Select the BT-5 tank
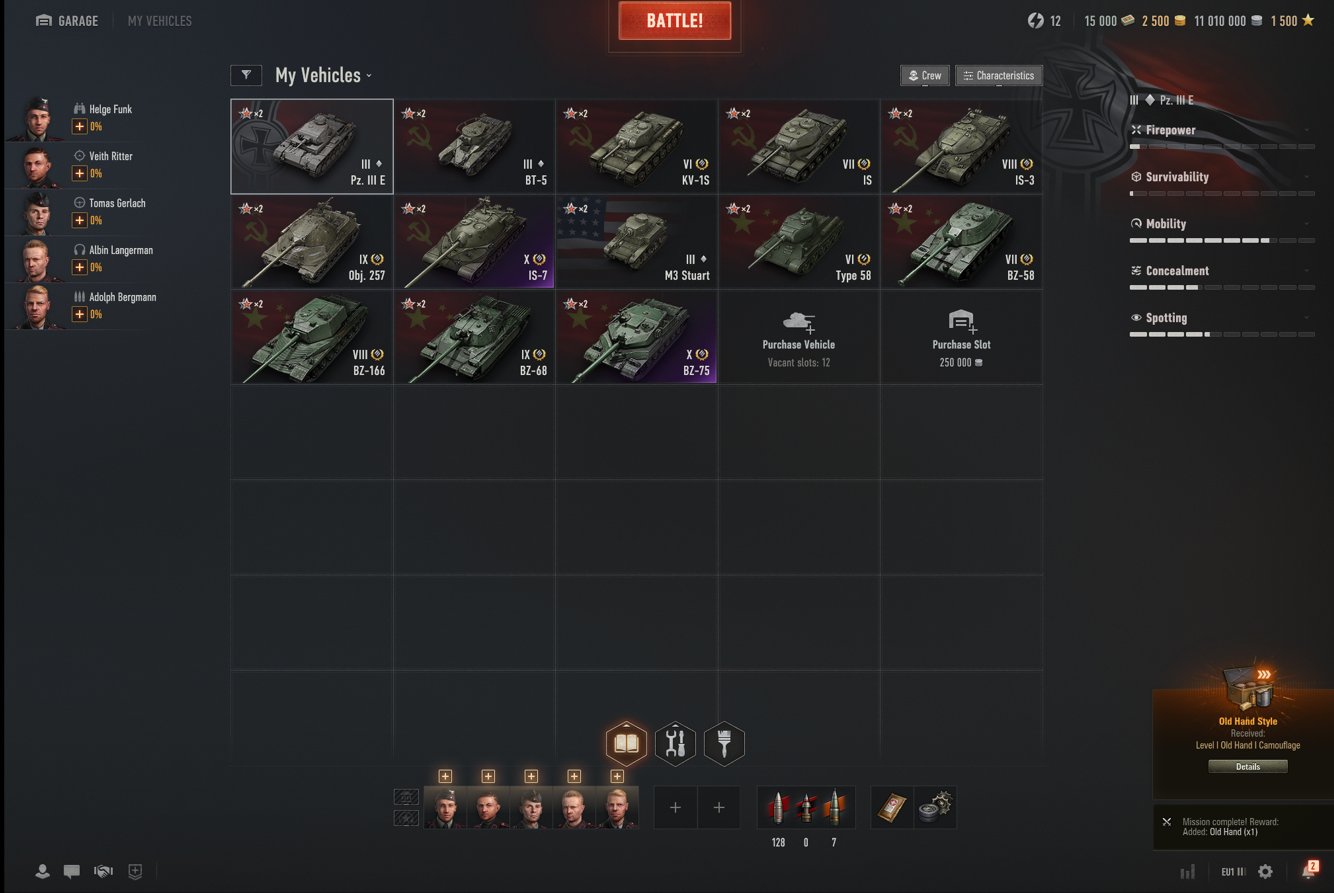 point(474,146)
